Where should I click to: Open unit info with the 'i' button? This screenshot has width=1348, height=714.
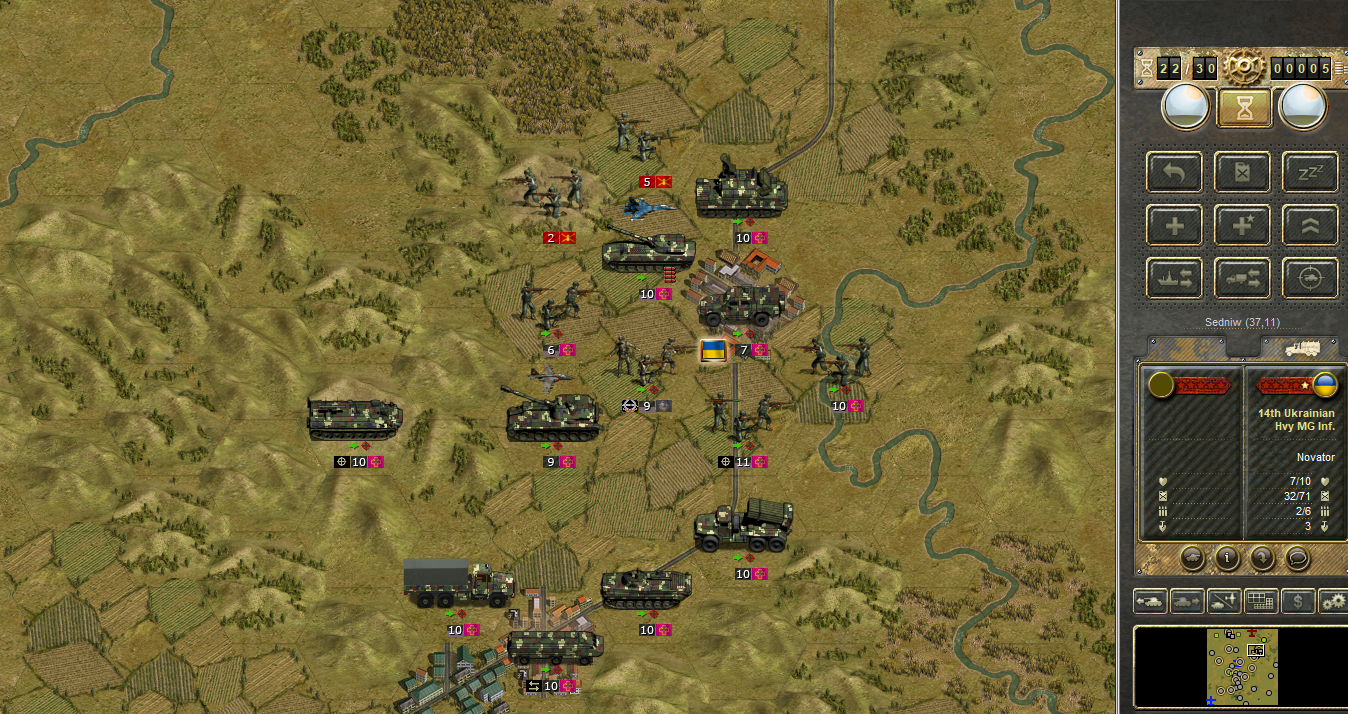coord(1227,557)
